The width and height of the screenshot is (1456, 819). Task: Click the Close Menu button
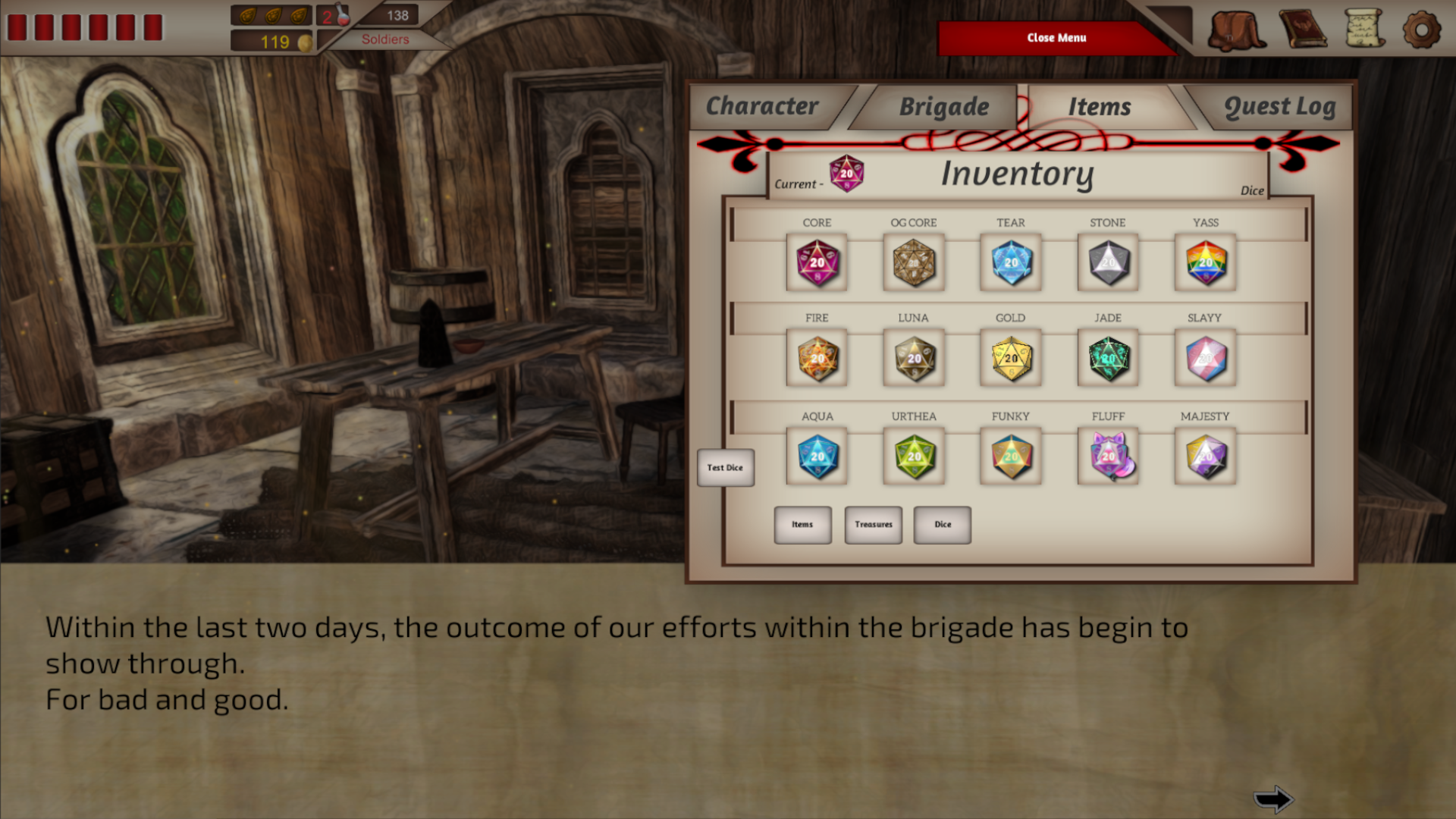(x=1056, y=37)
